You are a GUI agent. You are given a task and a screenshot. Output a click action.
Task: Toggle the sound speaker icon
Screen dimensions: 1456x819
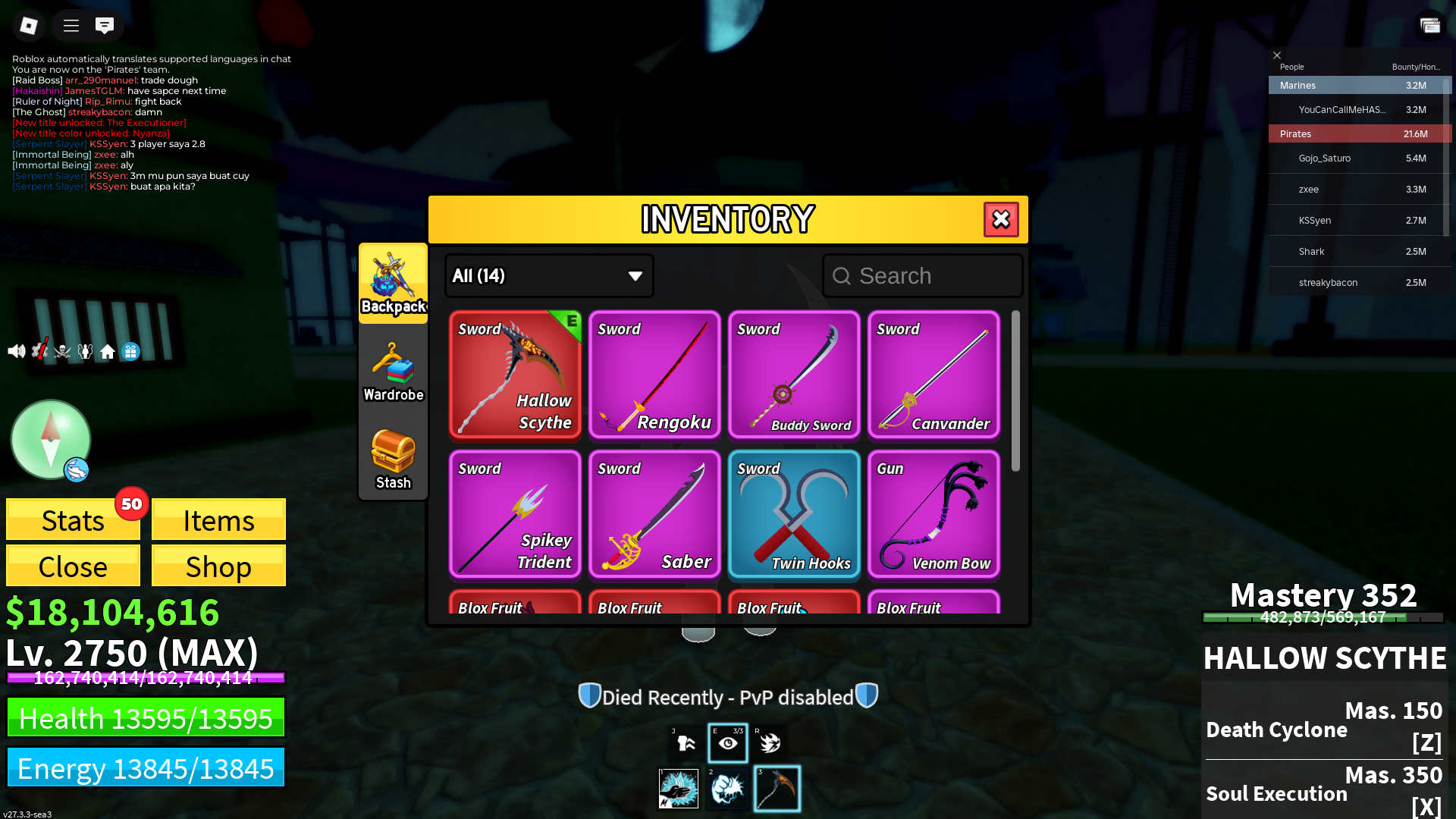pyautogui.click(x=16, y=351)
